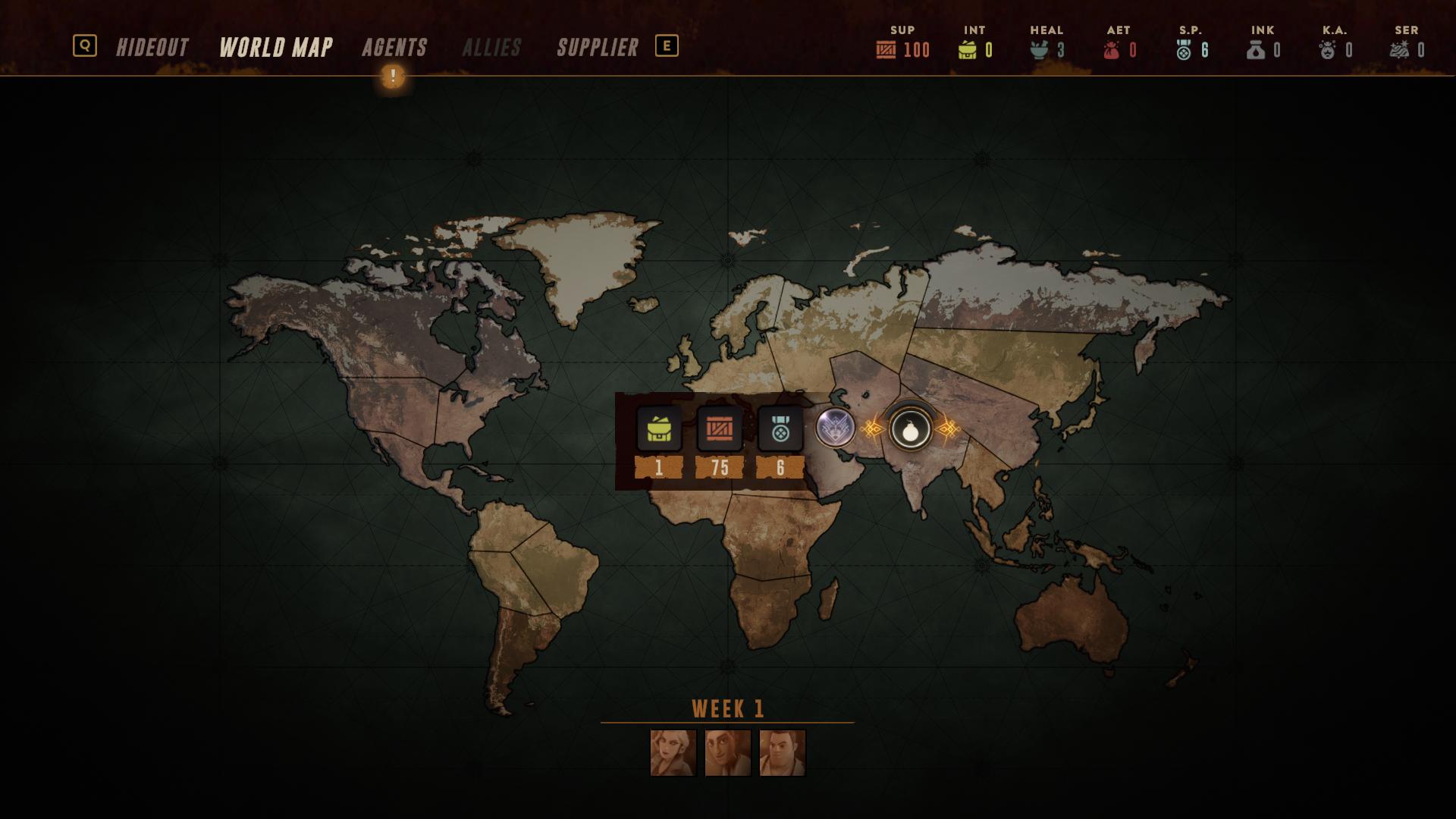Switch to the World Map tab
1456x819 pixels.
(x=276, y=48)
